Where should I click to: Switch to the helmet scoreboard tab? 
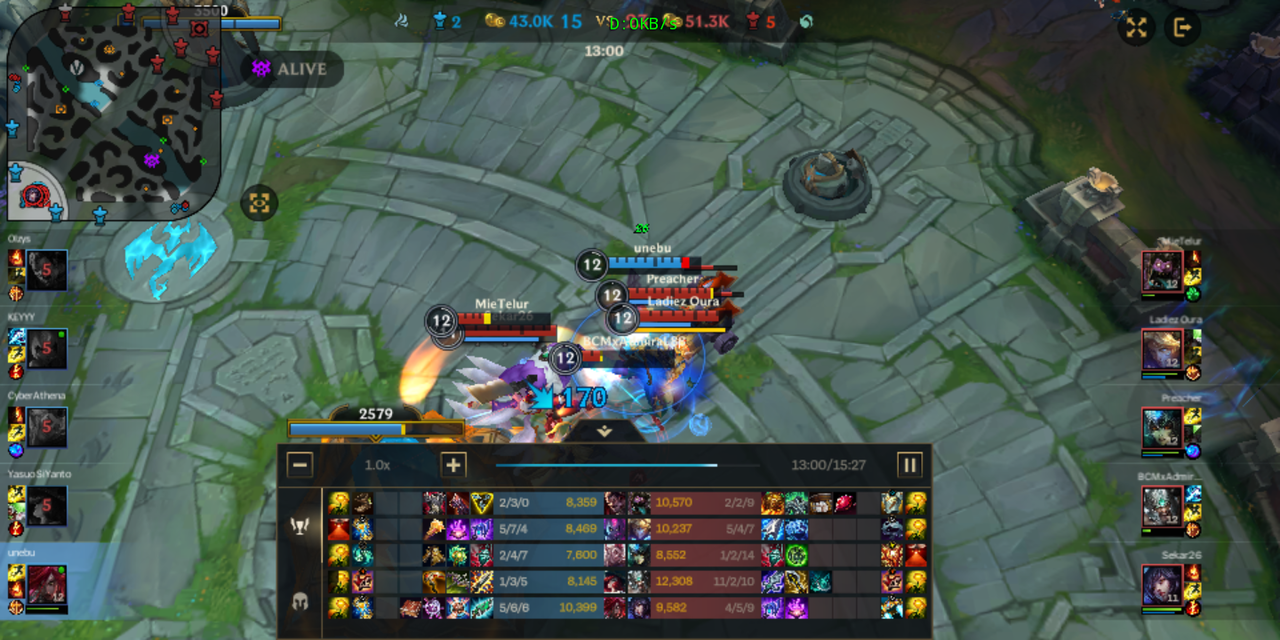point(299,601)
